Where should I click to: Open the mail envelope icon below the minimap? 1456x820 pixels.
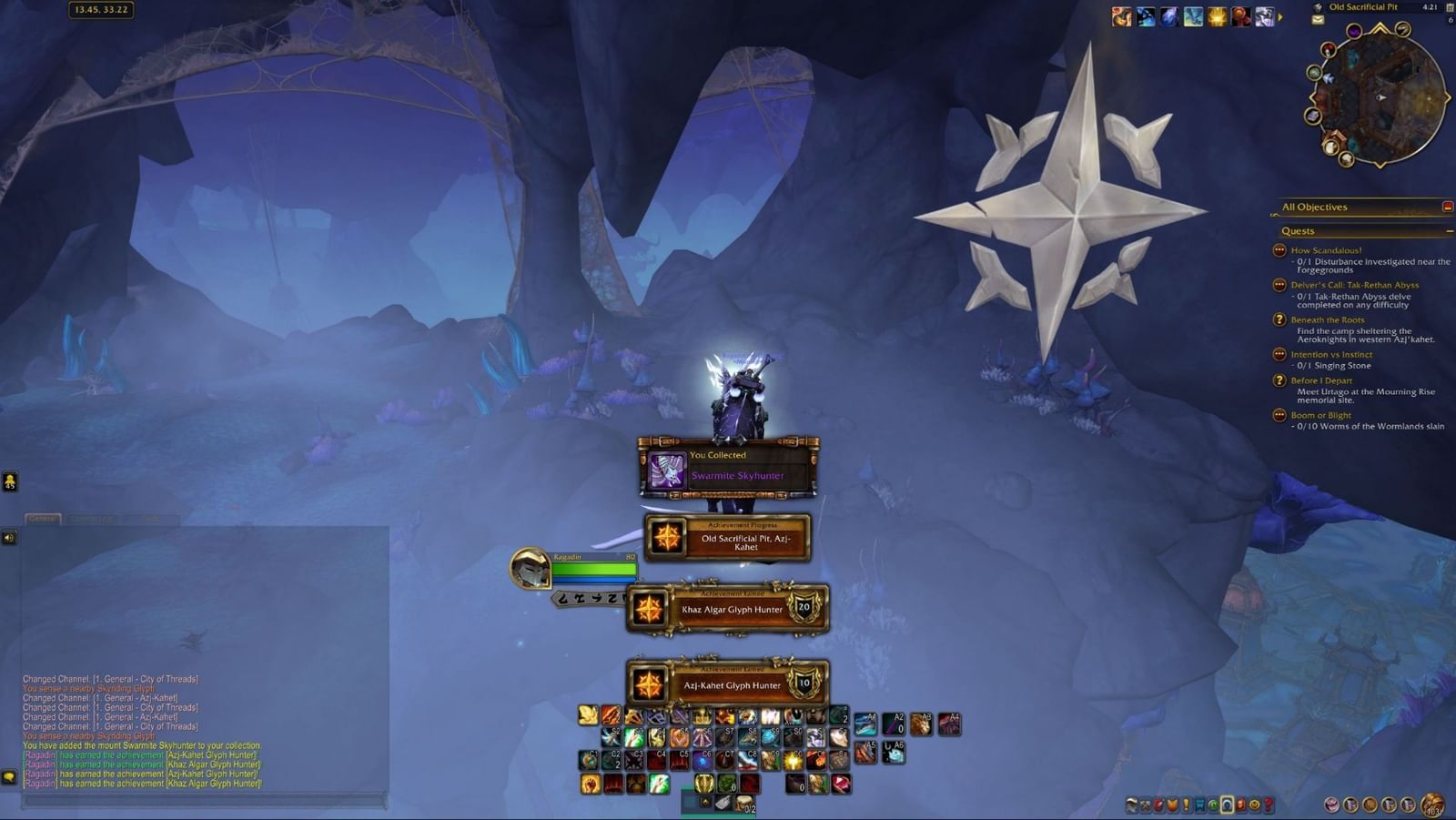1317,19
